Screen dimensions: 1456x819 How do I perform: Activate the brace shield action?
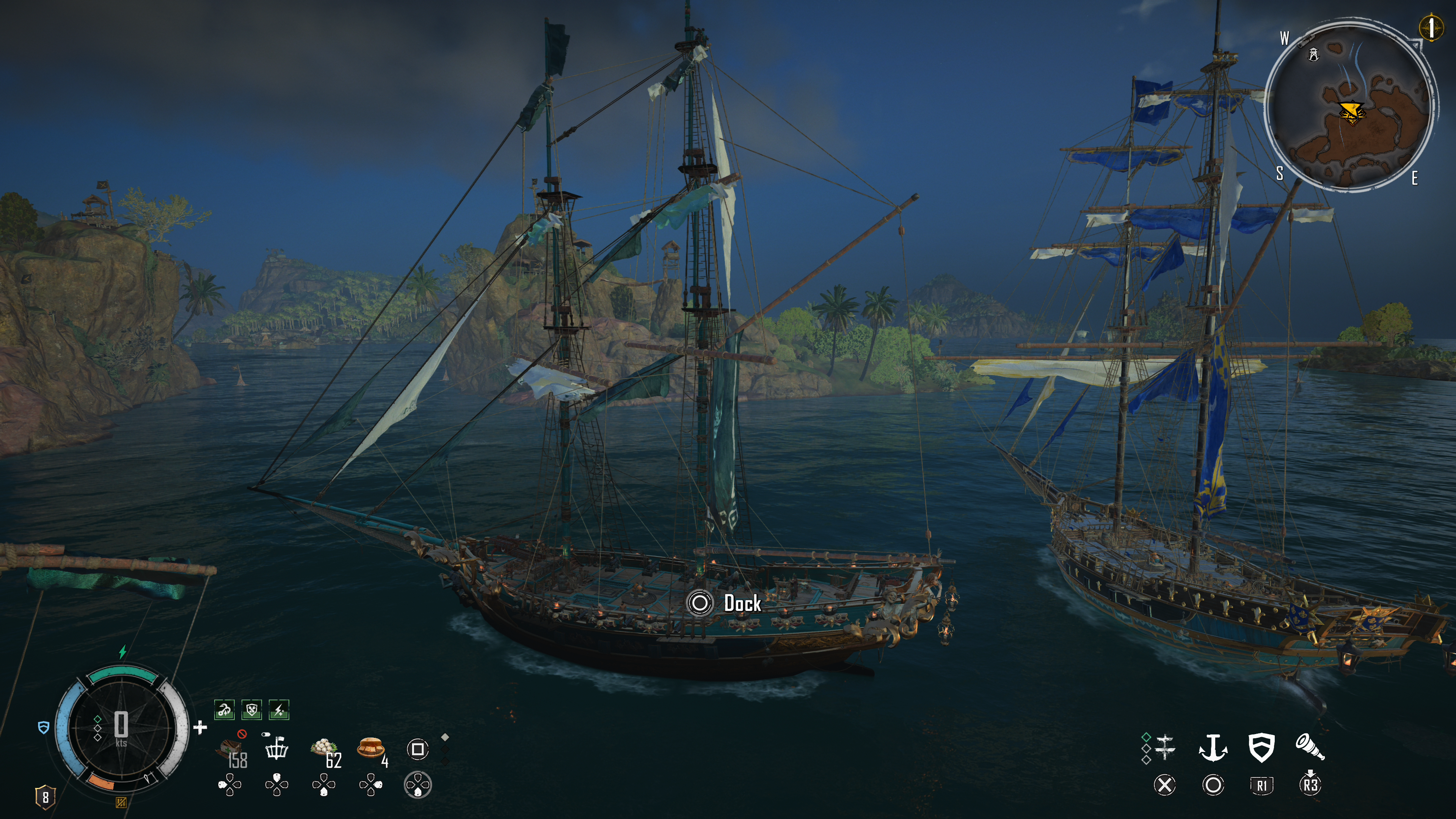pyautogui.click(x=1261, y=747)
